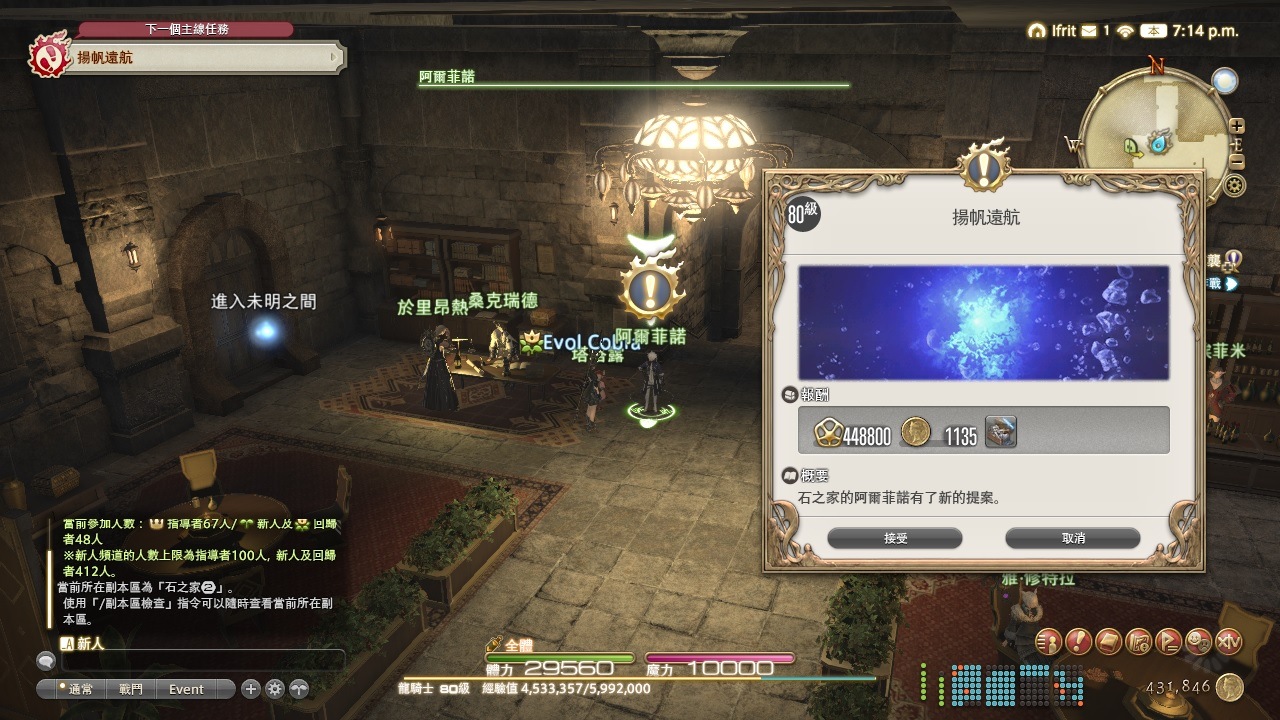Click the plus icon beside chat tabs
This screenshot has width=1280, height=720.
click(x=251, y=689)
